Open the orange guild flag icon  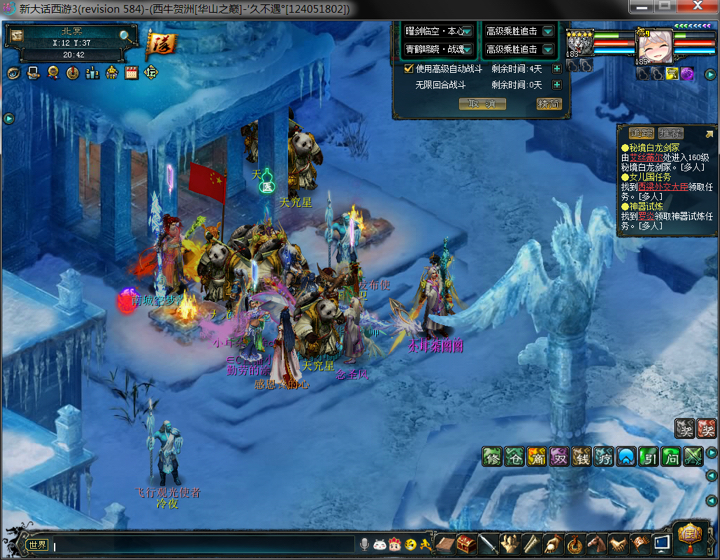(158, 43)
